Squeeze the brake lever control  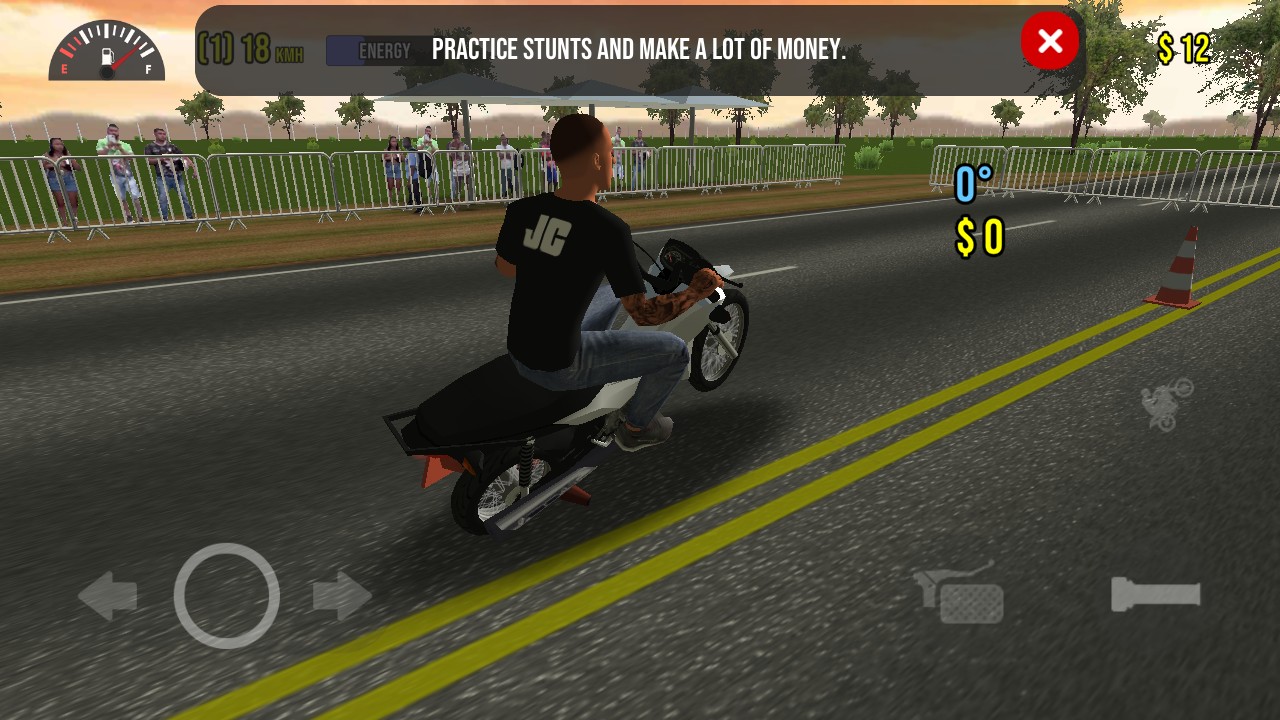tap(959, 595)
